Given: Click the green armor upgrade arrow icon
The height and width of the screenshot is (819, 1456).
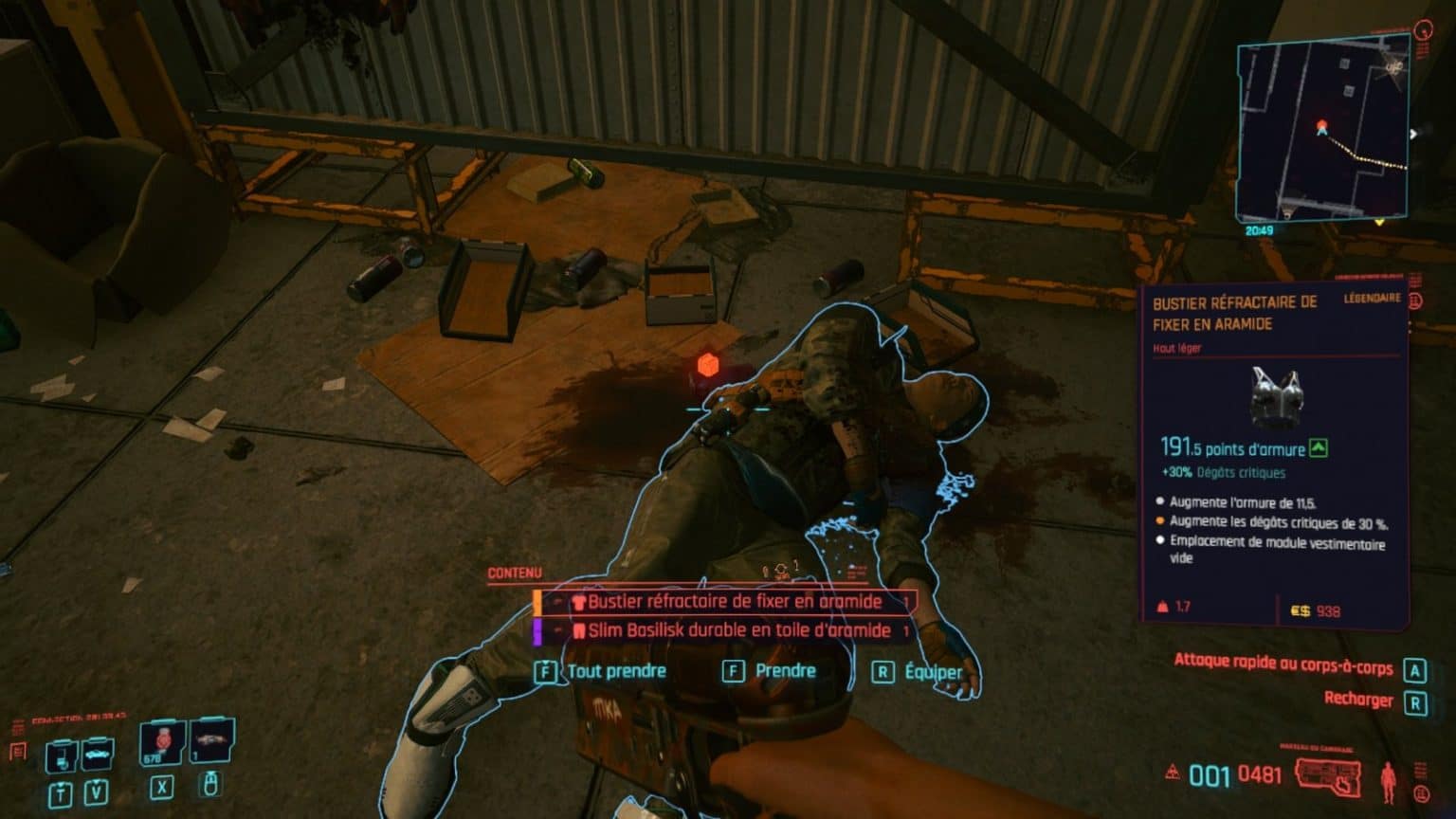Looking at the screenshot, I should click(x=1319, y=448).
